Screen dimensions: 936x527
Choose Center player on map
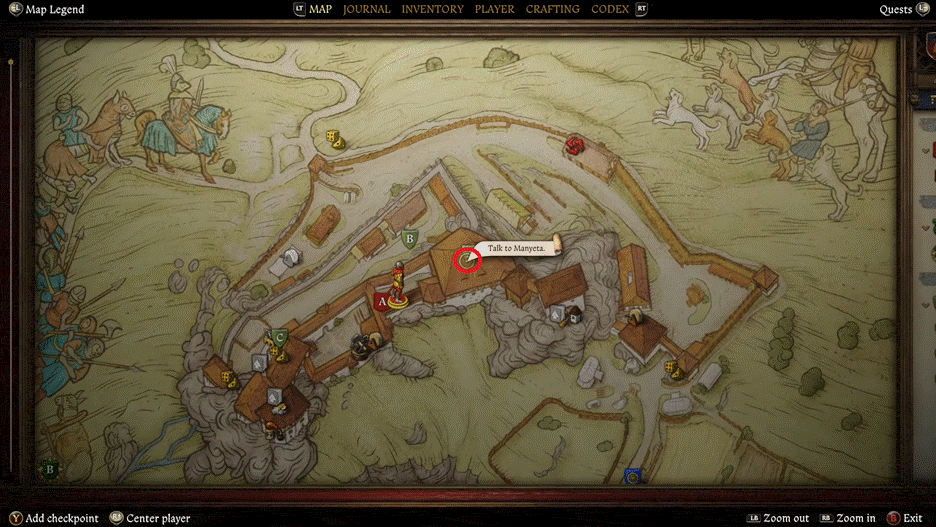click(x=157, y=518)
